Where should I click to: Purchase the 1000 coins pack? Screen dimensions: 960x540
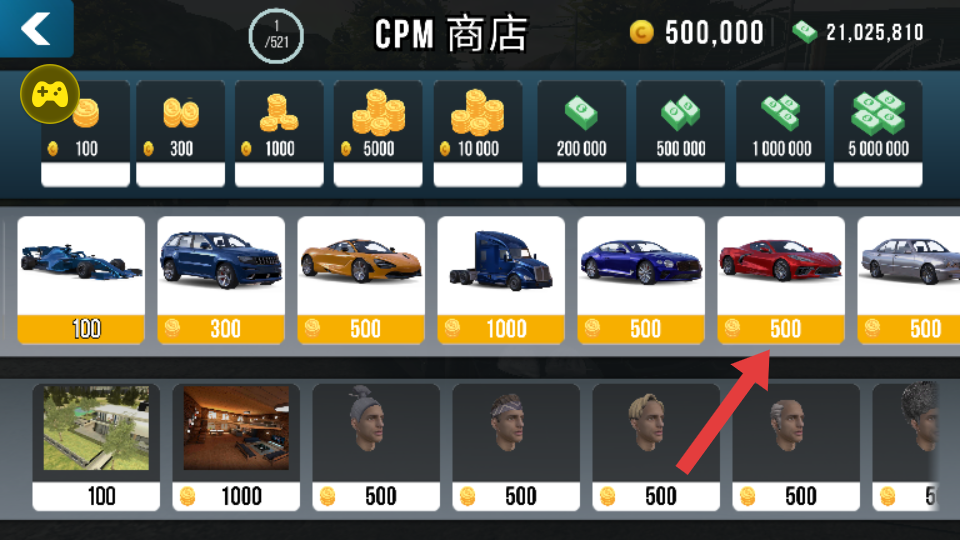[x=279, y=133]
